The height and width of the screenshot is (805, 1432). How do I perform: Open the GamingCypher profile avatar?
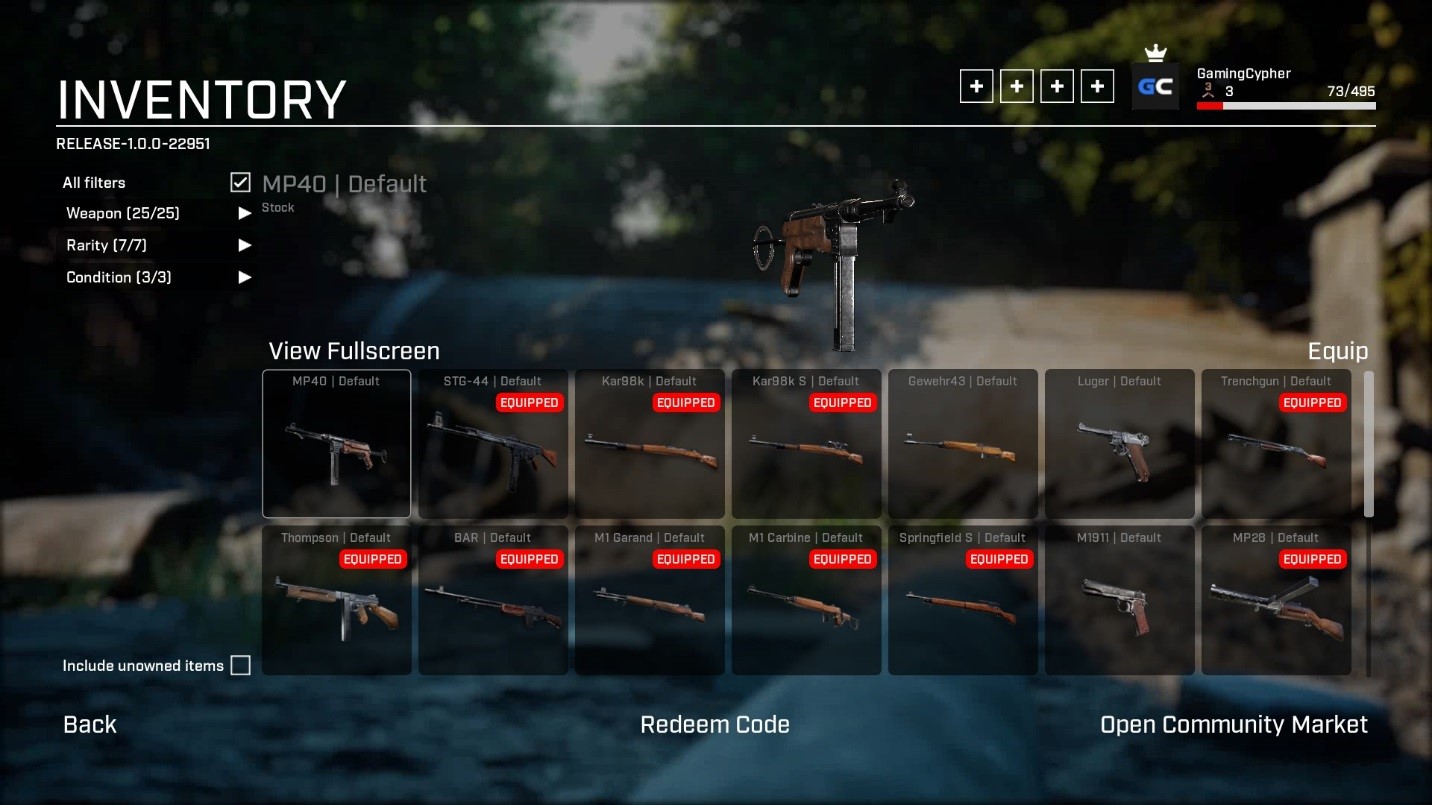[1155, 87]
